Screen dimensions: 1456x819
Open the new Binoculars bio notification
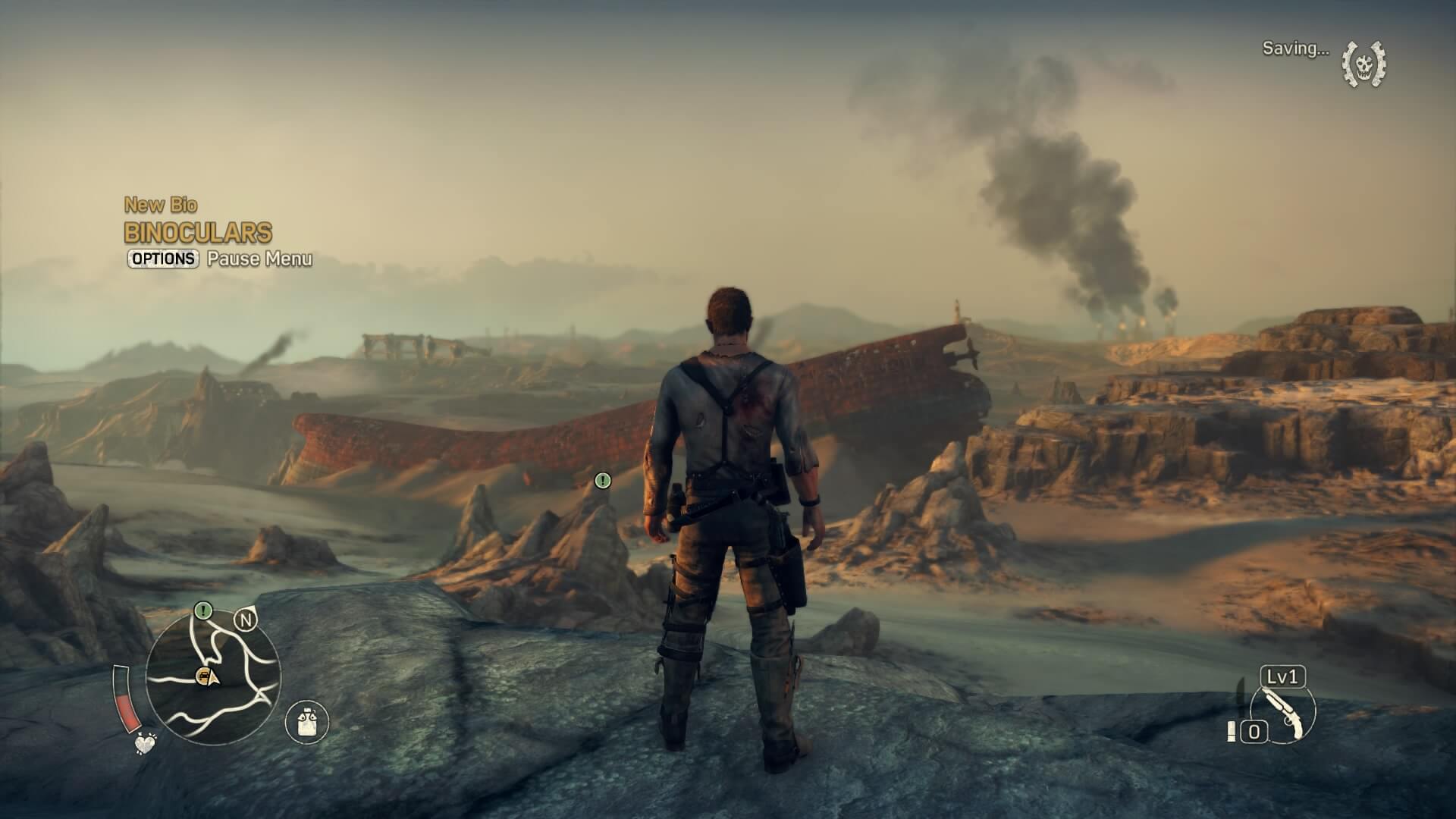tap(198, 232)
